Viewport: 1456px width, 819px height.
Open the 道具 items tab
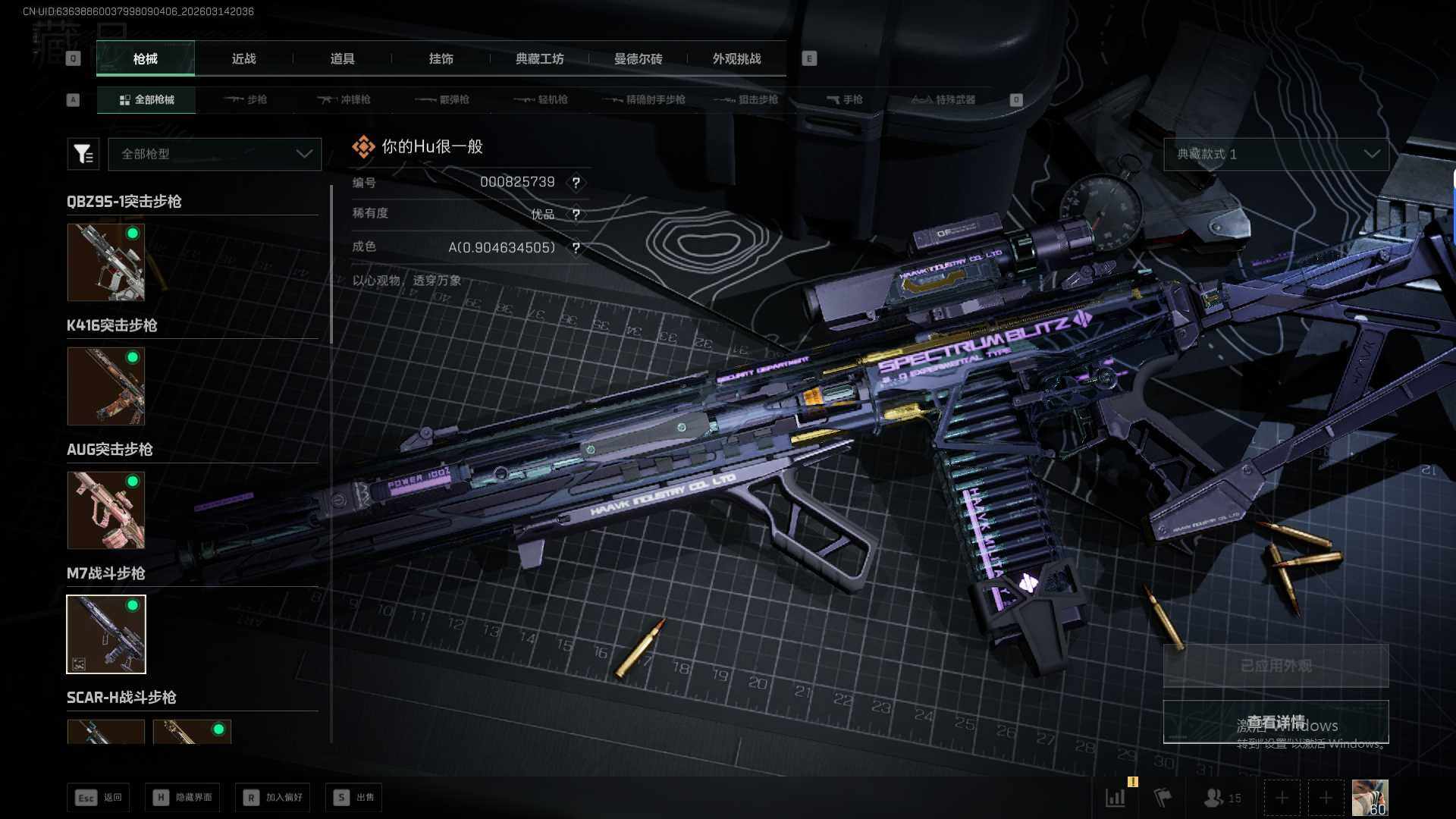click(342, 58)
